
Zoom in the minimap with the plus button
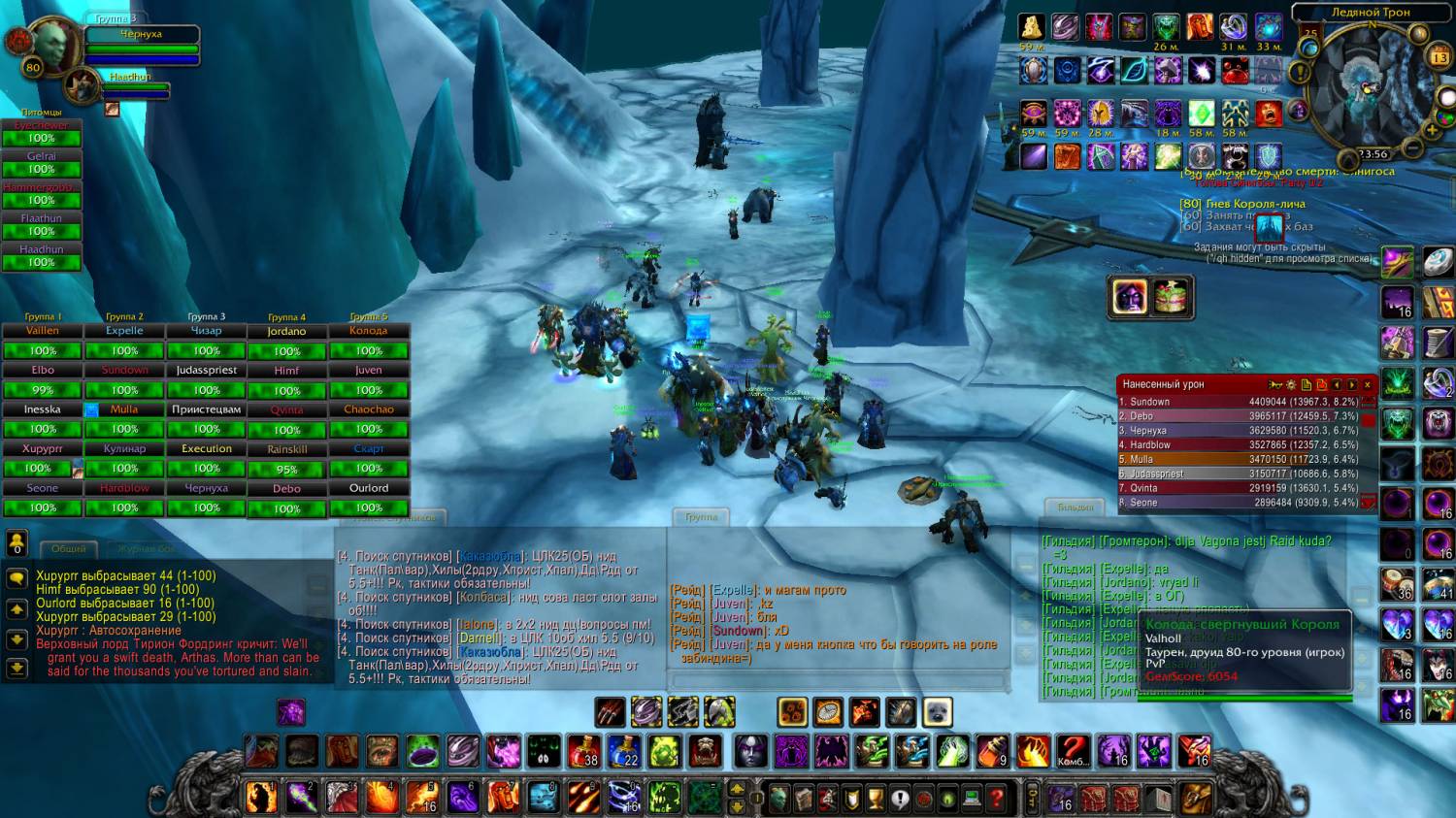(1432, 130)
